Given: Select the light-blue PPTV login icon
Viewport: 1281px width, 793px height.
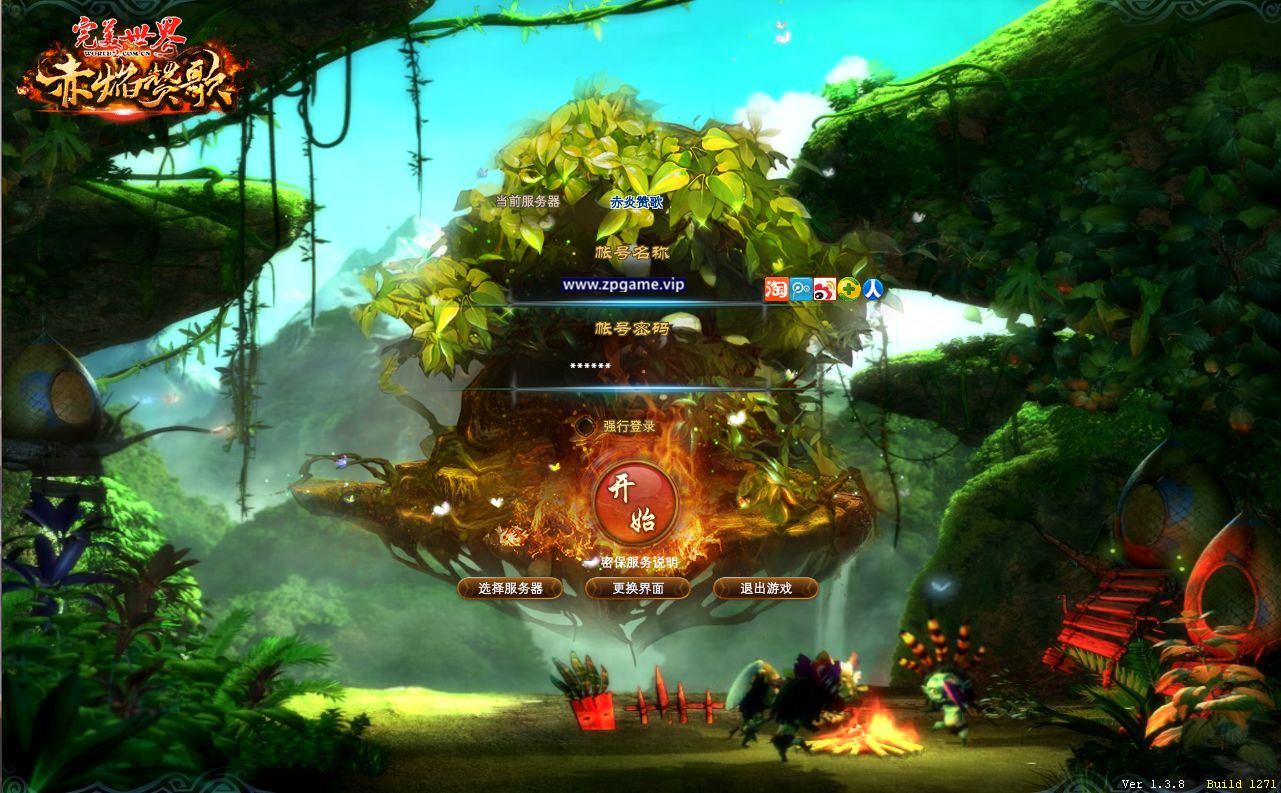Looking at the screenshot, I should 800,289.
